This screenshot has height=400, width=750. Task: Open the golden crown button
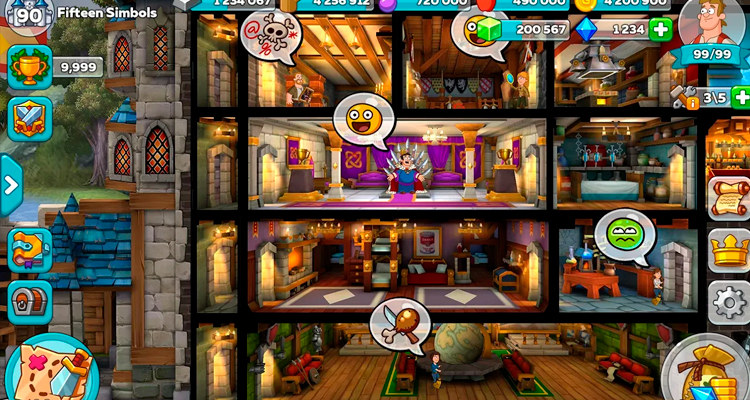tap(729, 249)
